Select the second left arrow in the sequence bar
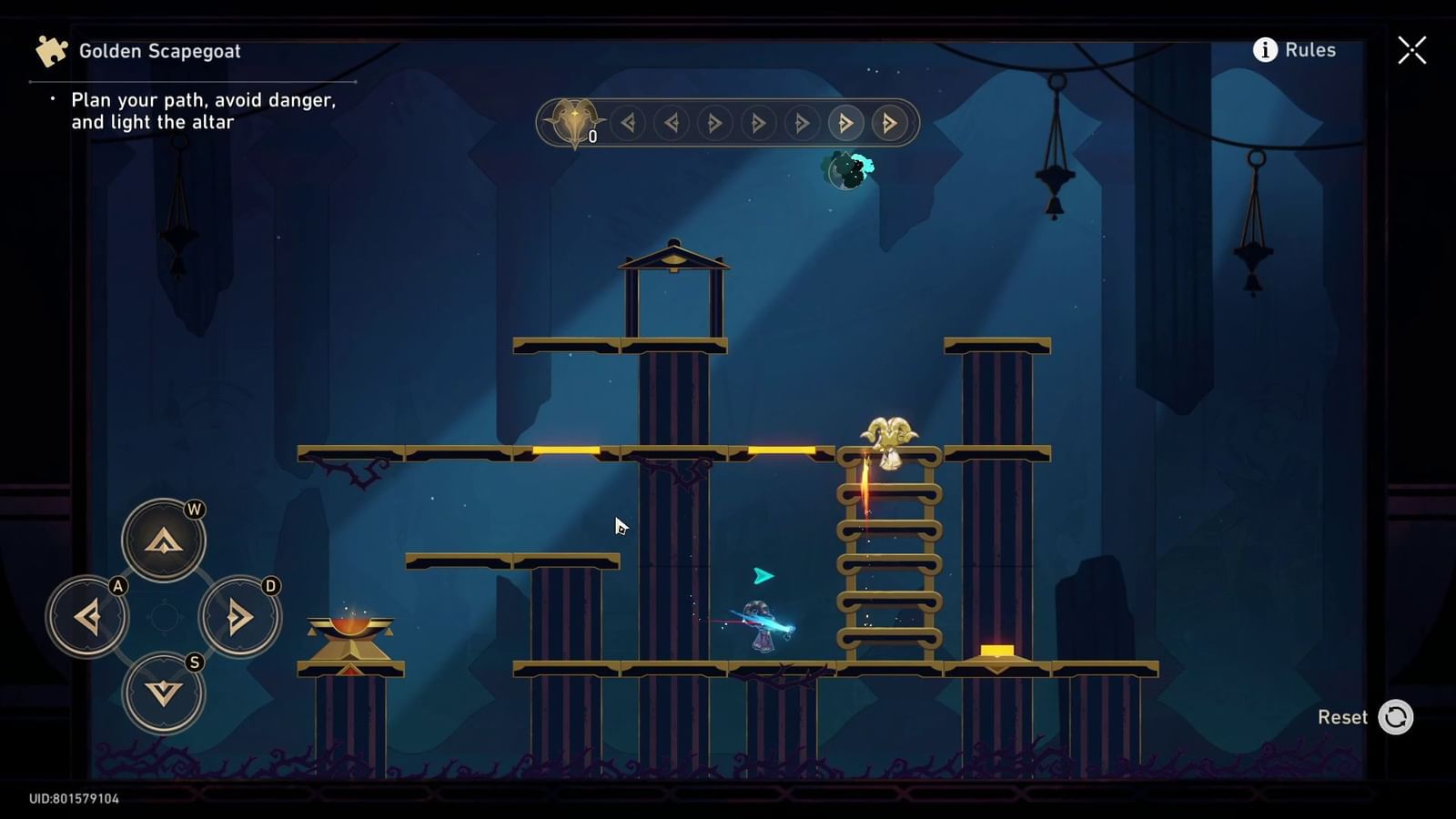 672,124
